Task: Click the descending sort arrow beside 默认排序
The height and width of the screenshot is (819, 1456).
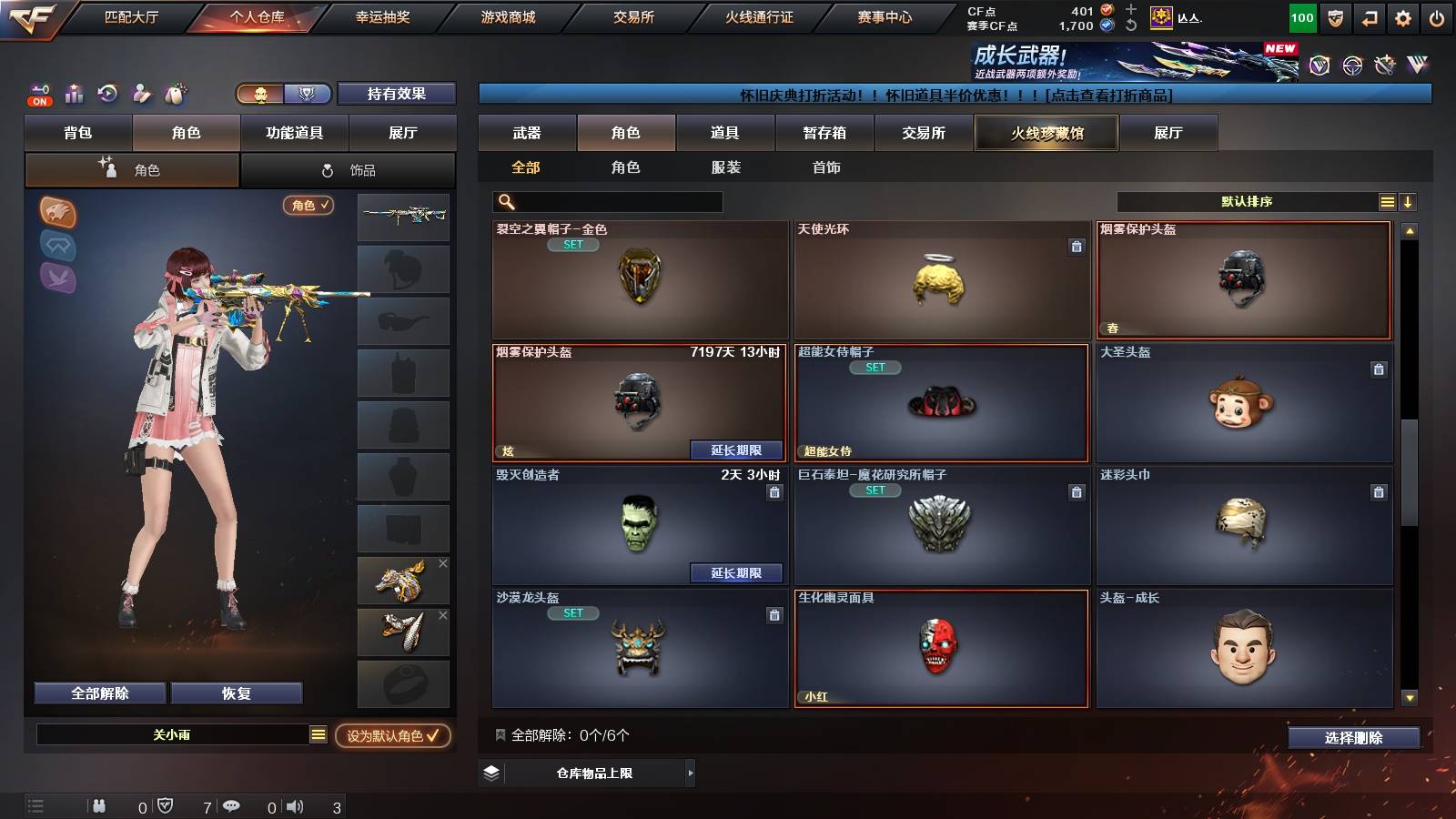Action: tap(1409, 201)
